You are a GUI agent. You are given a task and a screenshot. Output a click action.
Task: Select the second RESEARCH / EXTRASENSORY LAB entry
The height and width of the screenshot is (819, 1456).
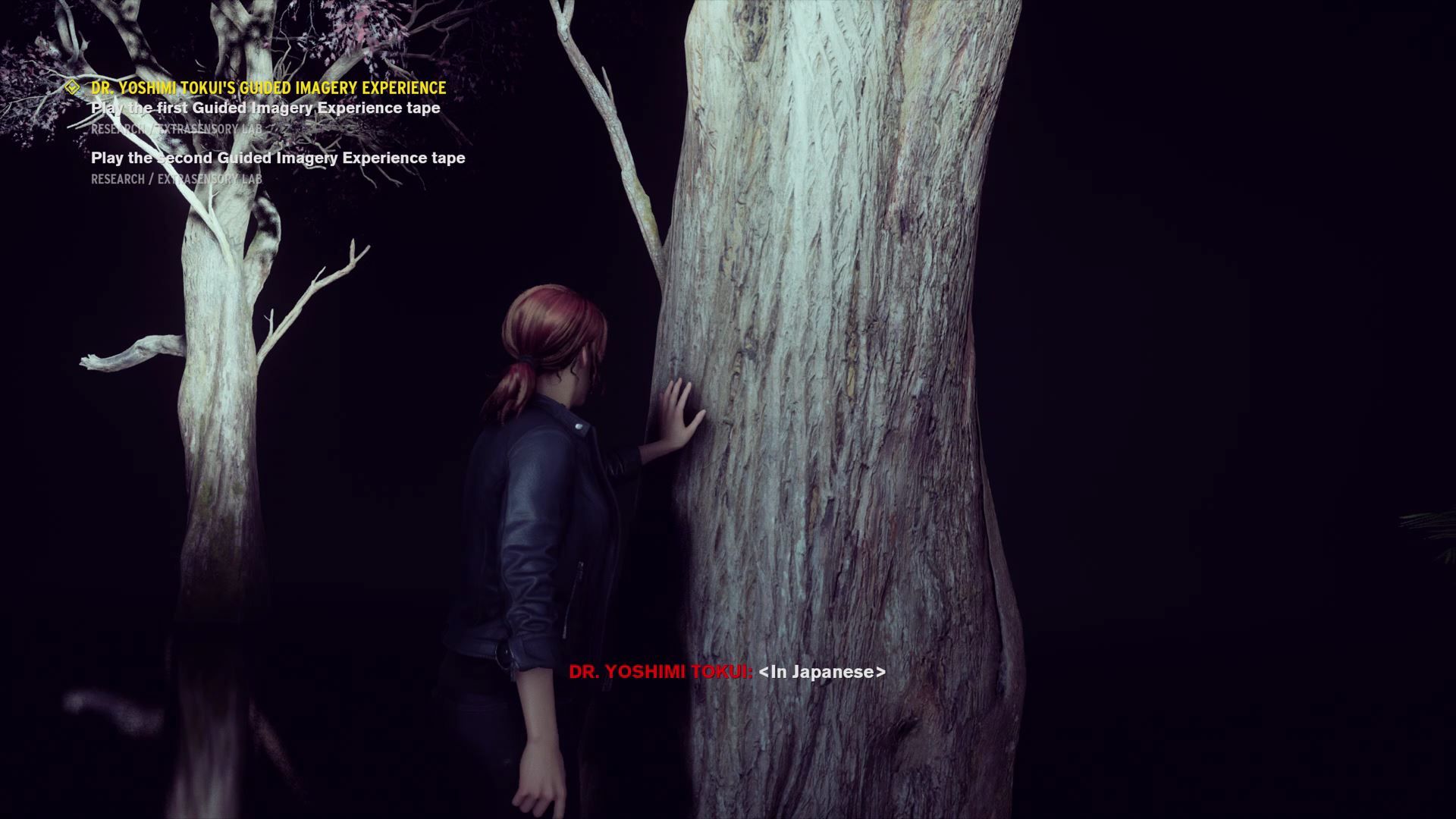pos(174,180)
